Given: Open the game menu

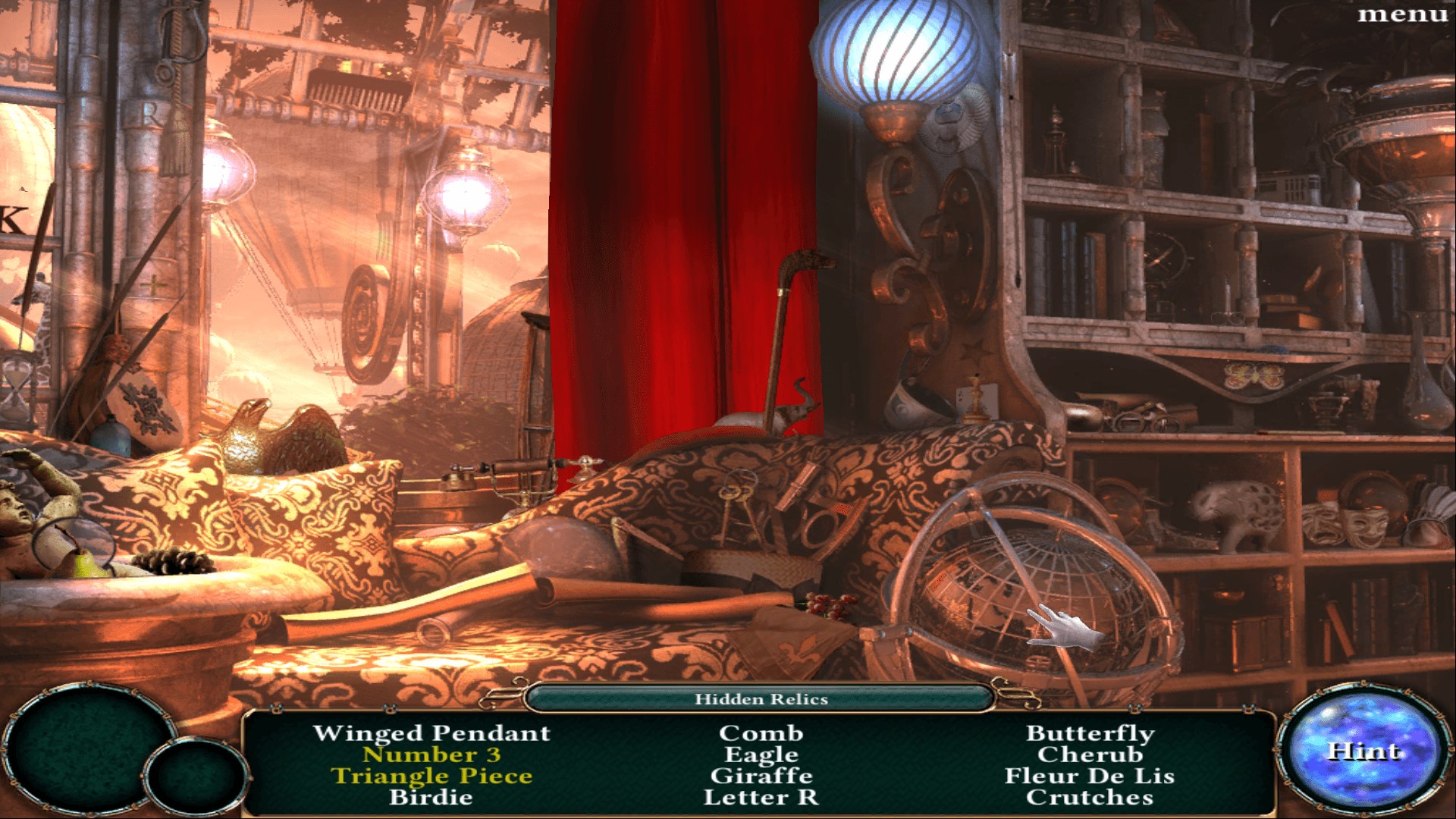Looking at the screenshot, I should pos(1402,14).
